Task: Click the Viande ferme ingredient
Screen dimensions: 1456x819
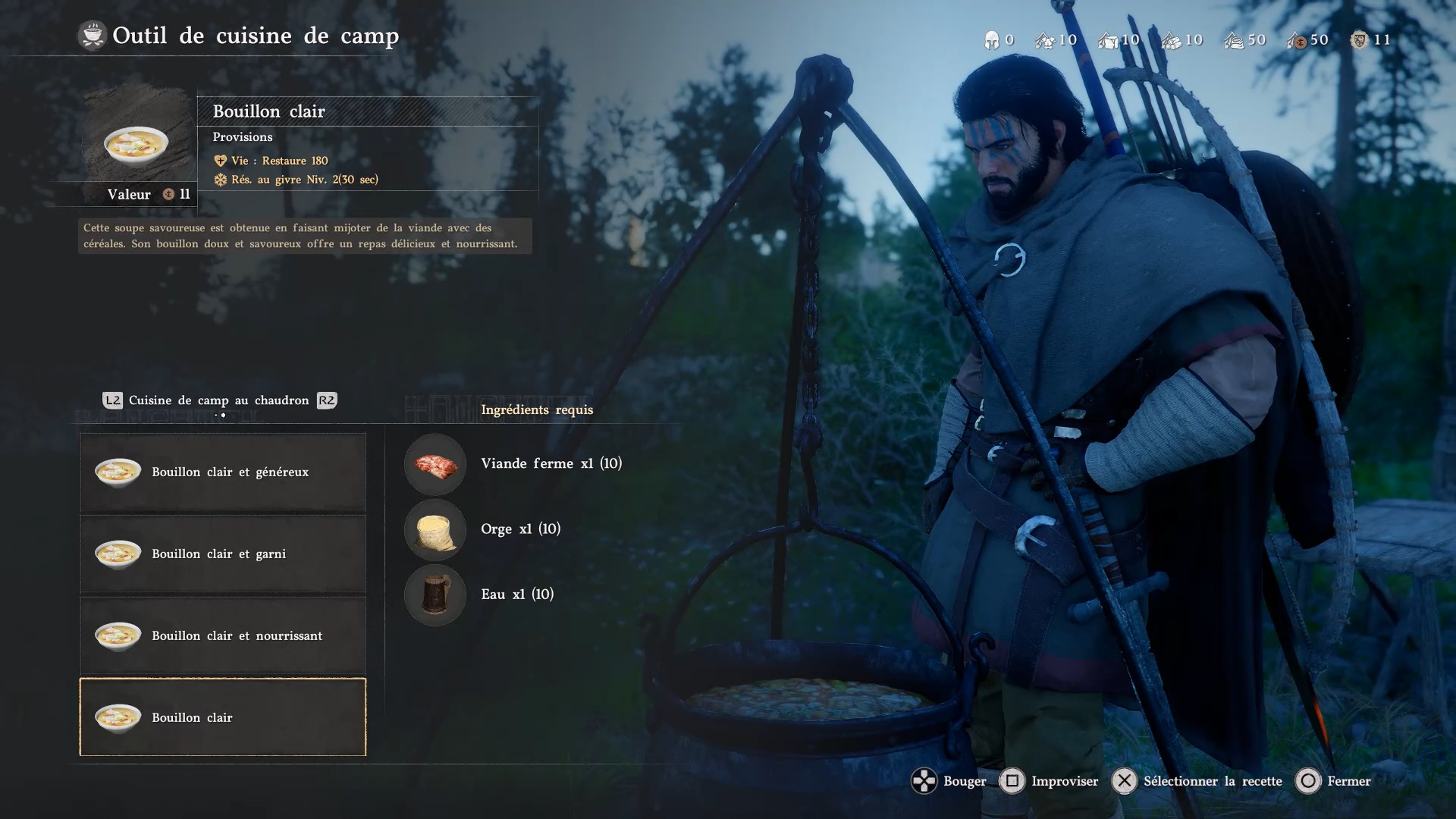Action: click(x=435, y=464)
